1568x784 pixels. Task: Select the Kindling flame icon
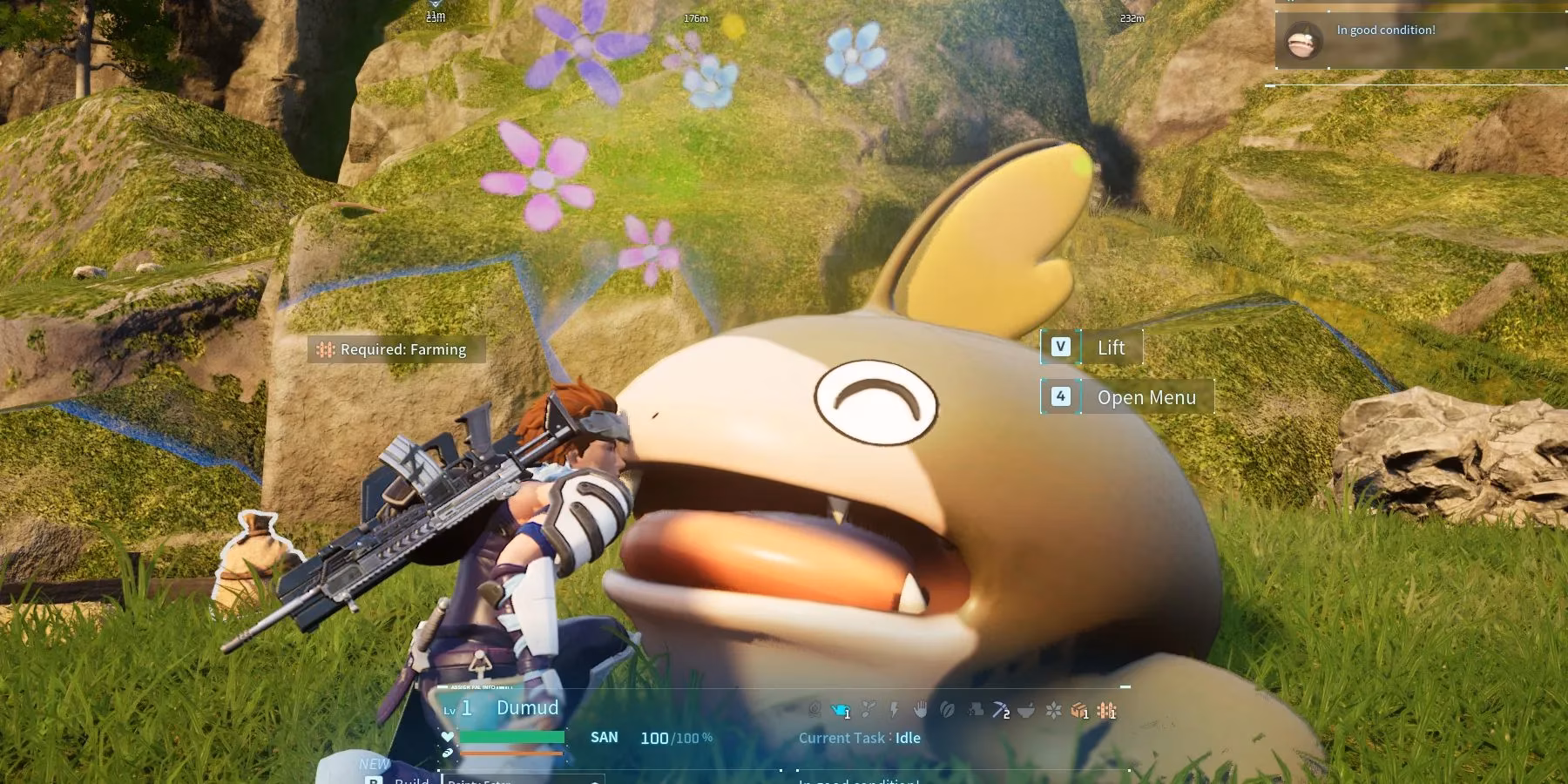(814, 711)
